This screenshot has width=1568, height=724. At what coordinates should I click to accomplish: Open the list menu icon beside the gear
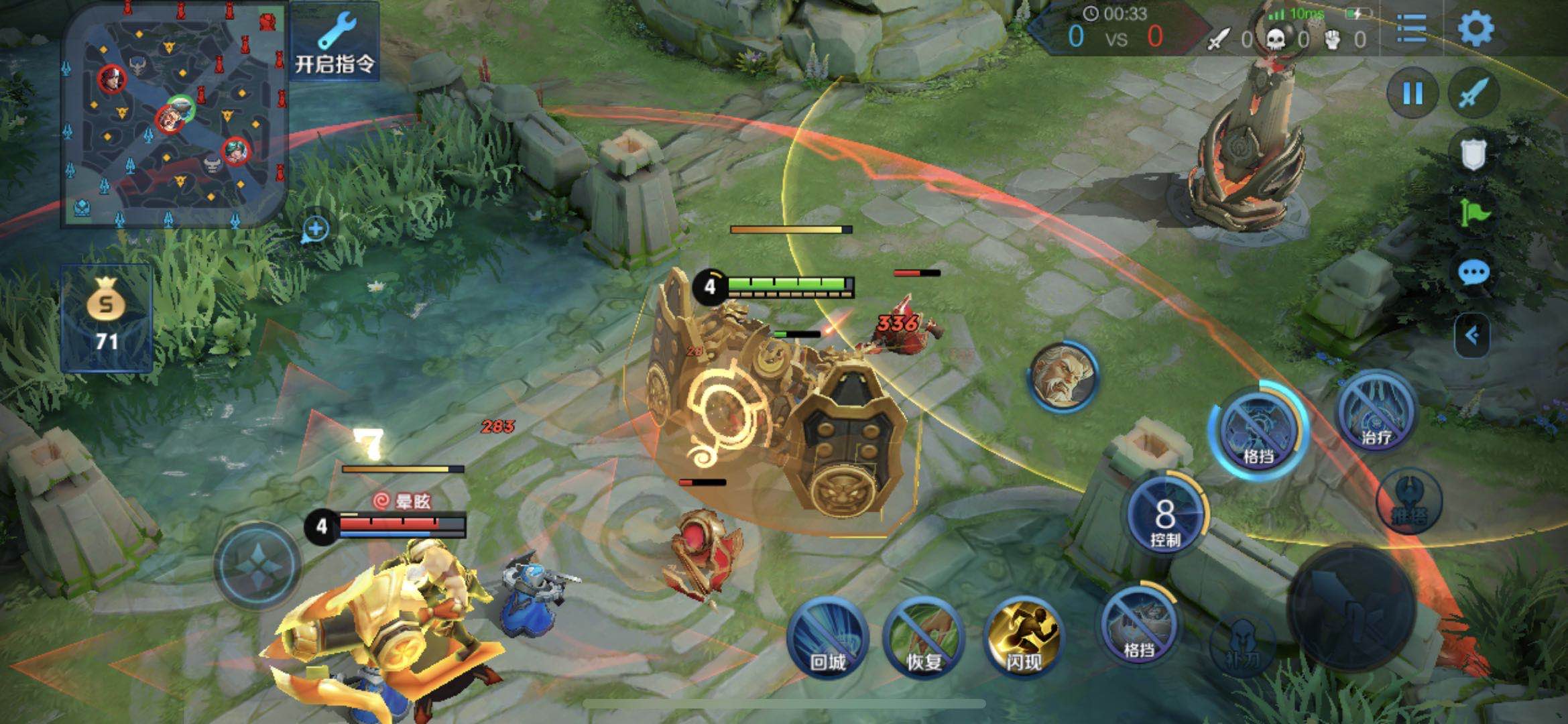[1411, 29]
